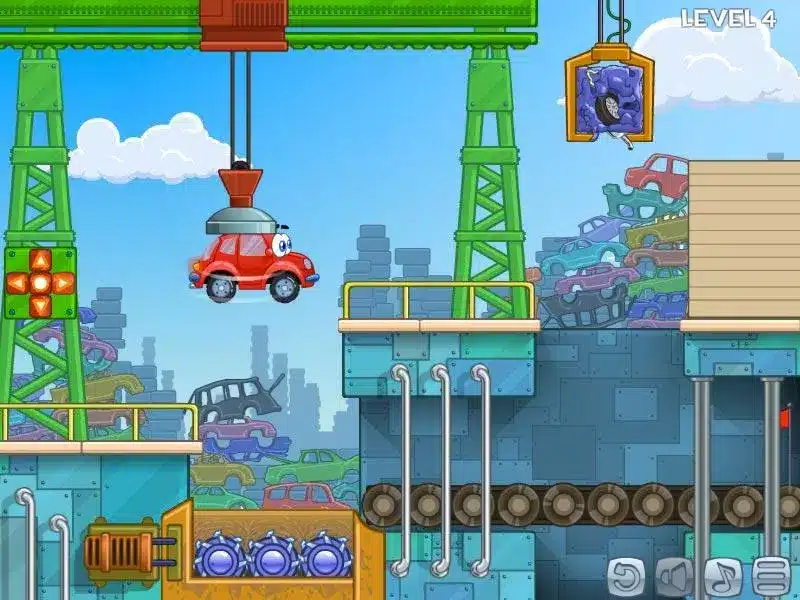Open the menu with the three-bar button

pyautogui.click(x=770, y=575)
